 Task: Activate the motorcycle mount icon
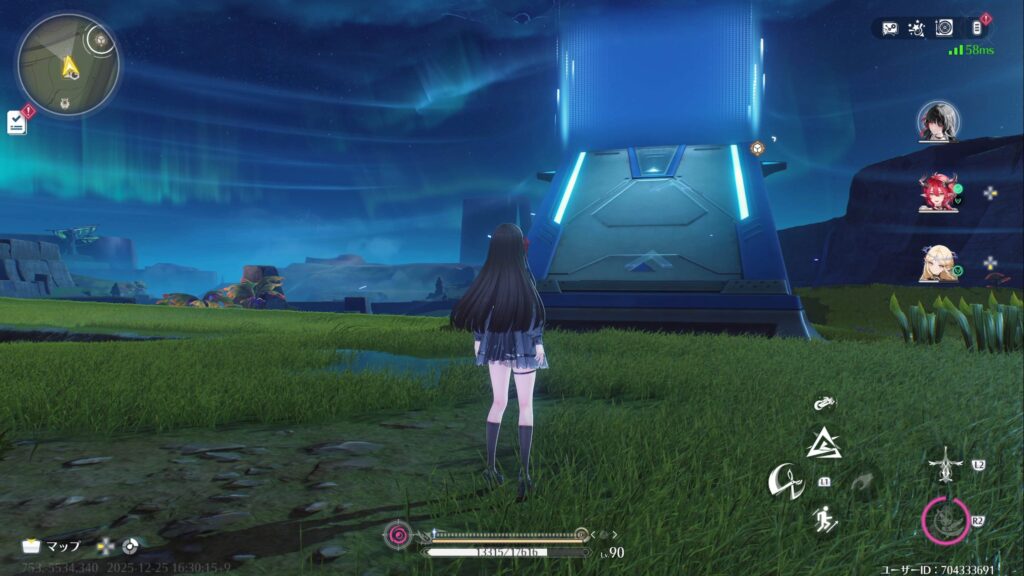[825, 405]
